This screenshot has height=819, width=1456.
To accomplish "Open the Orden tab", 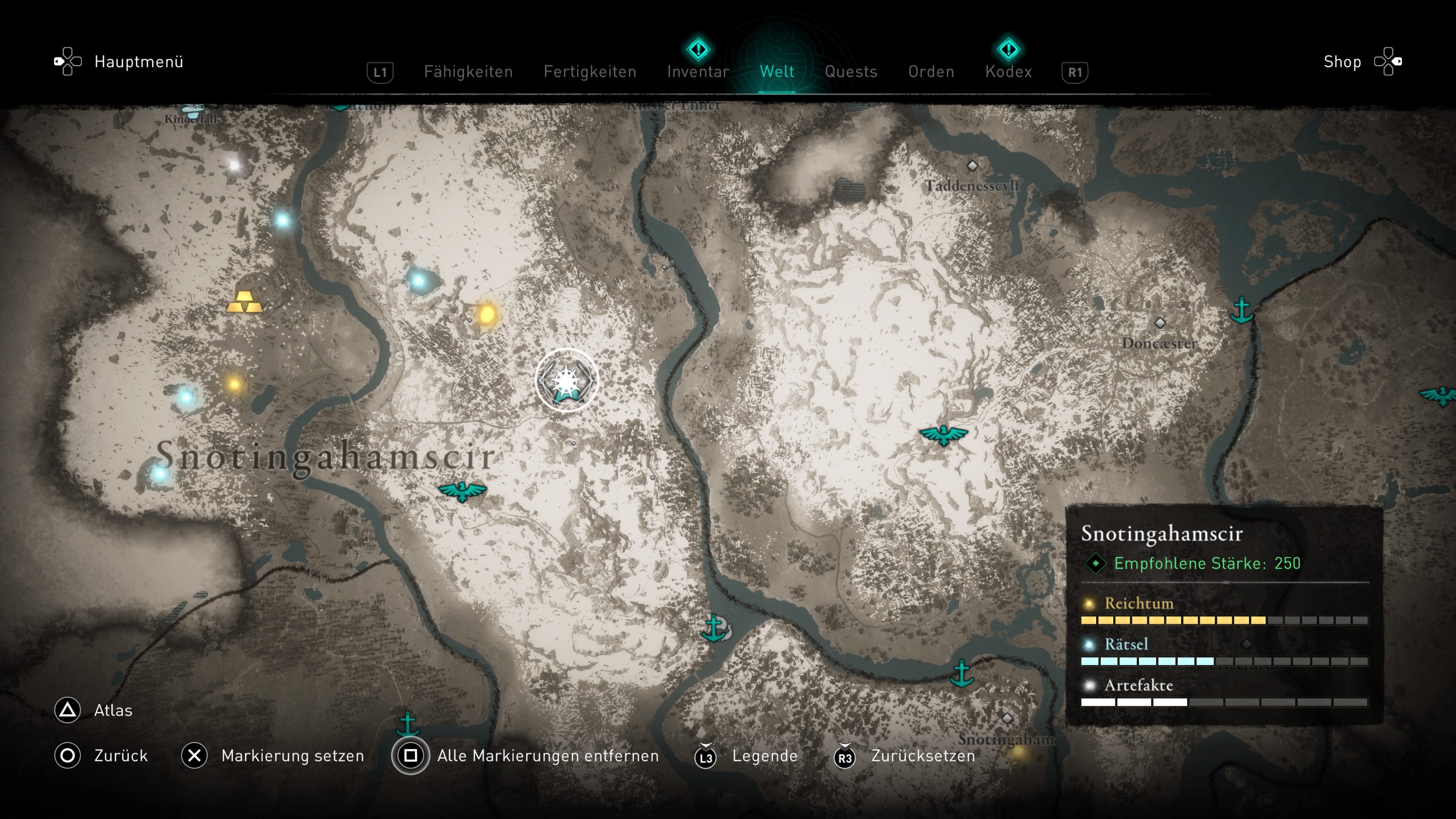I will point(931,72).
